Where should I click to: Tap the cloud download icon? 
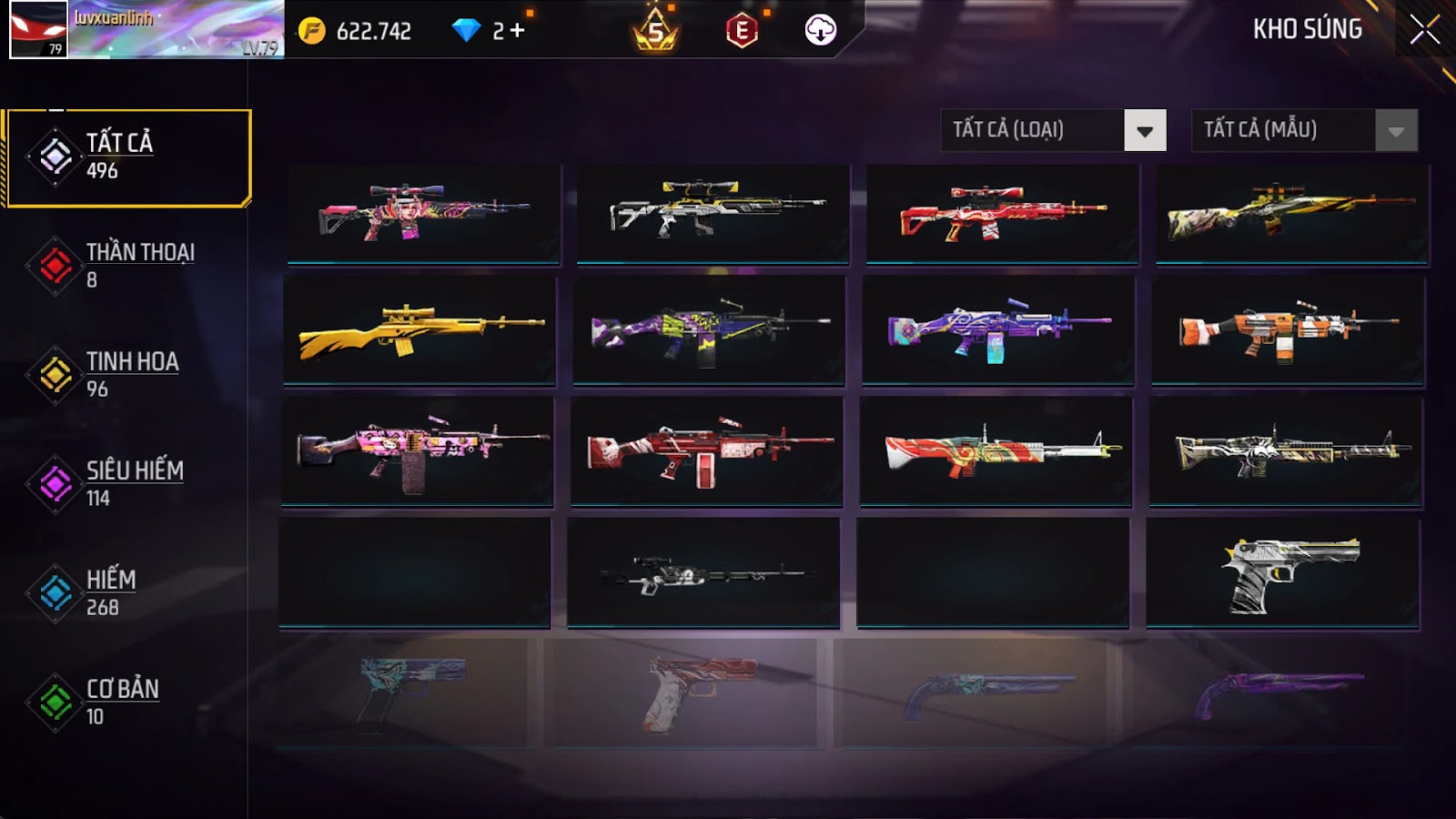tap(820, 31)
